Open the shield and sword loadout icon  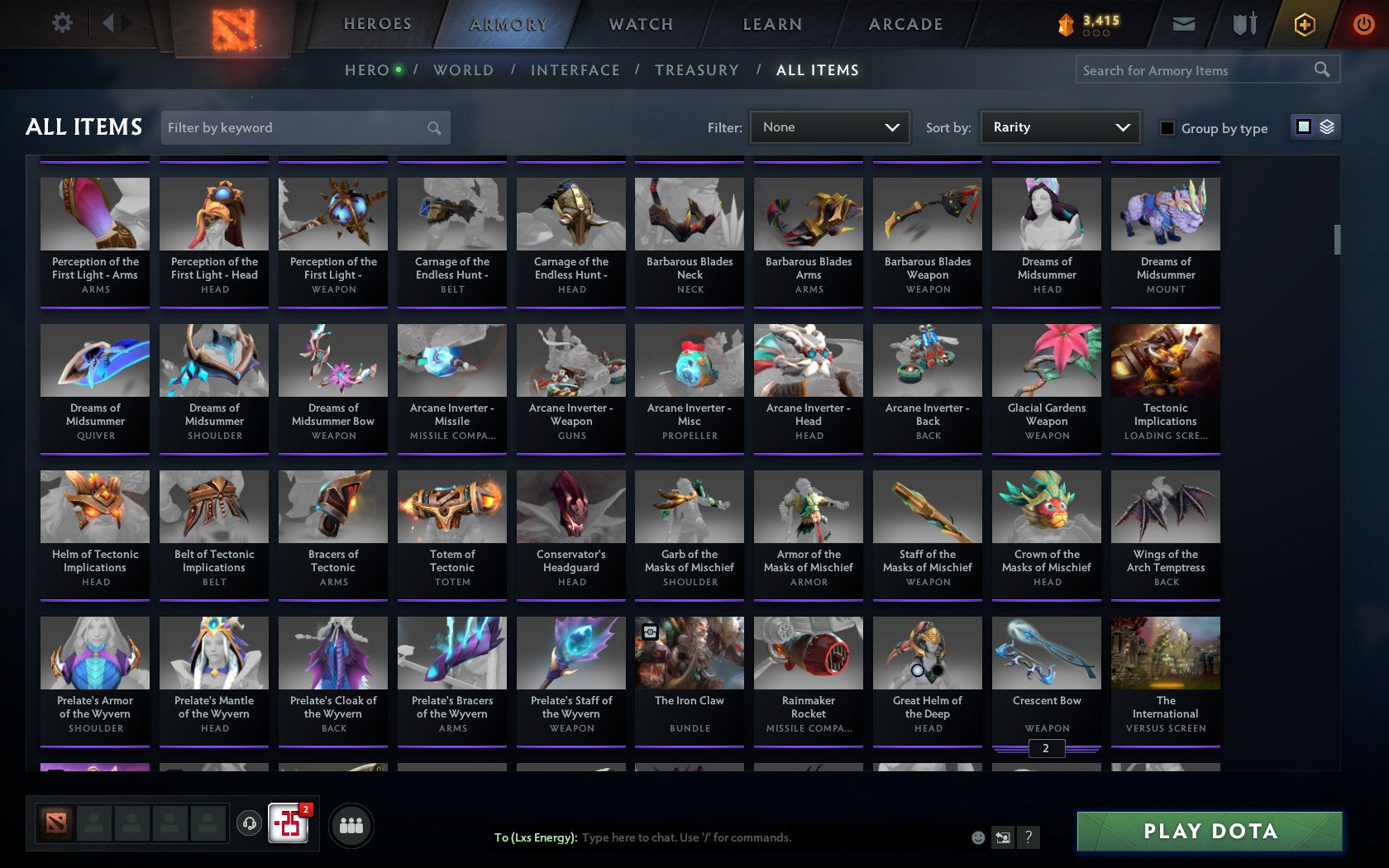[x=1243, y=23]
